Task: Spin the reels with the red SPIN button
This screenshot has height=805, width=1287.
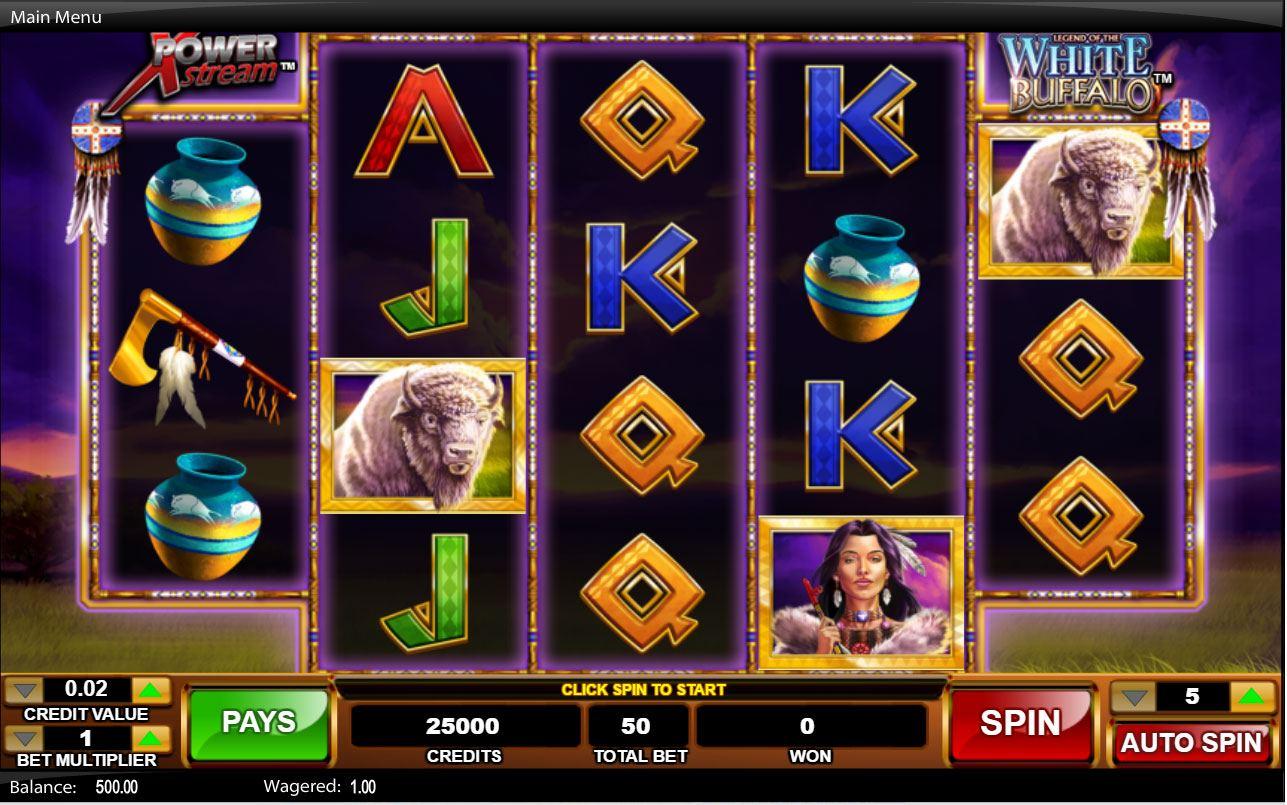Action: point(1020,724)
